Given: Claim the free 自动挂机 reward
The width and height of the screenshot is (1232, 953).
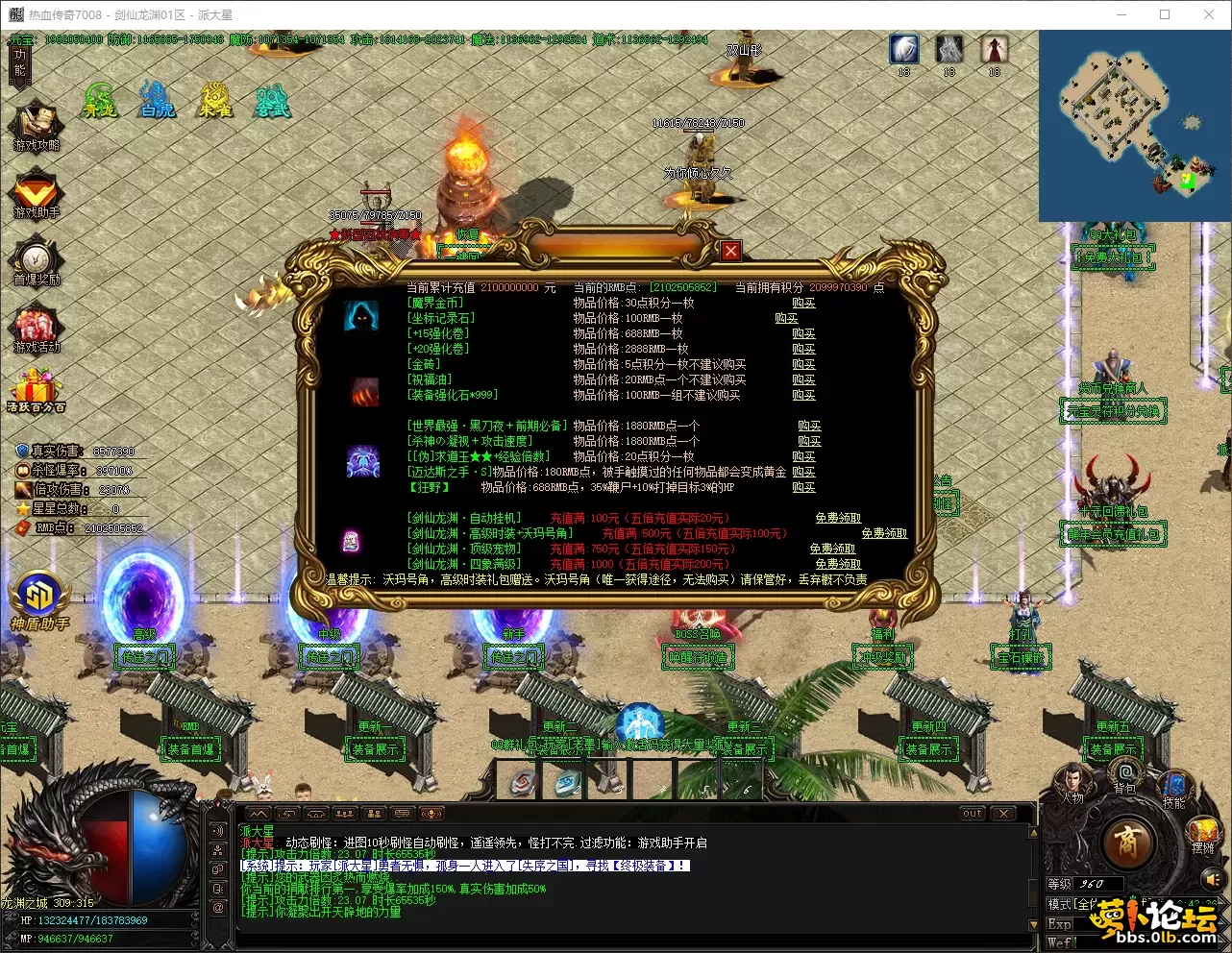Looking at the screenshot, I should pos(838,518).
